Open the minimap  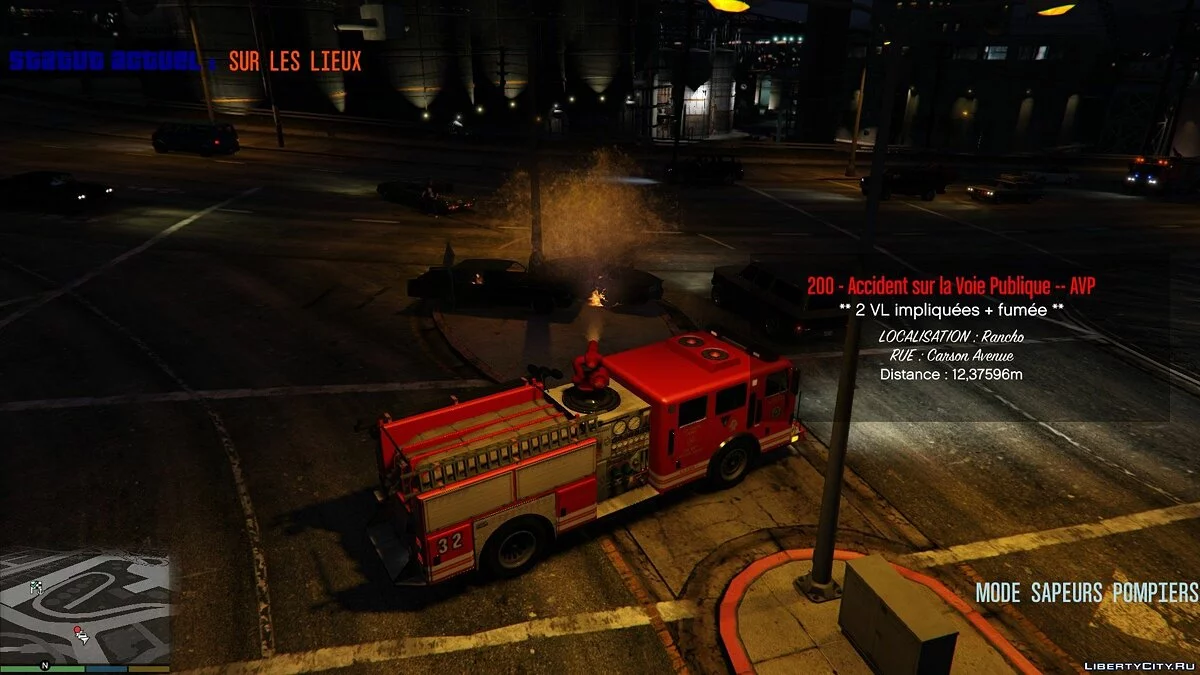(x=85, y=607)
